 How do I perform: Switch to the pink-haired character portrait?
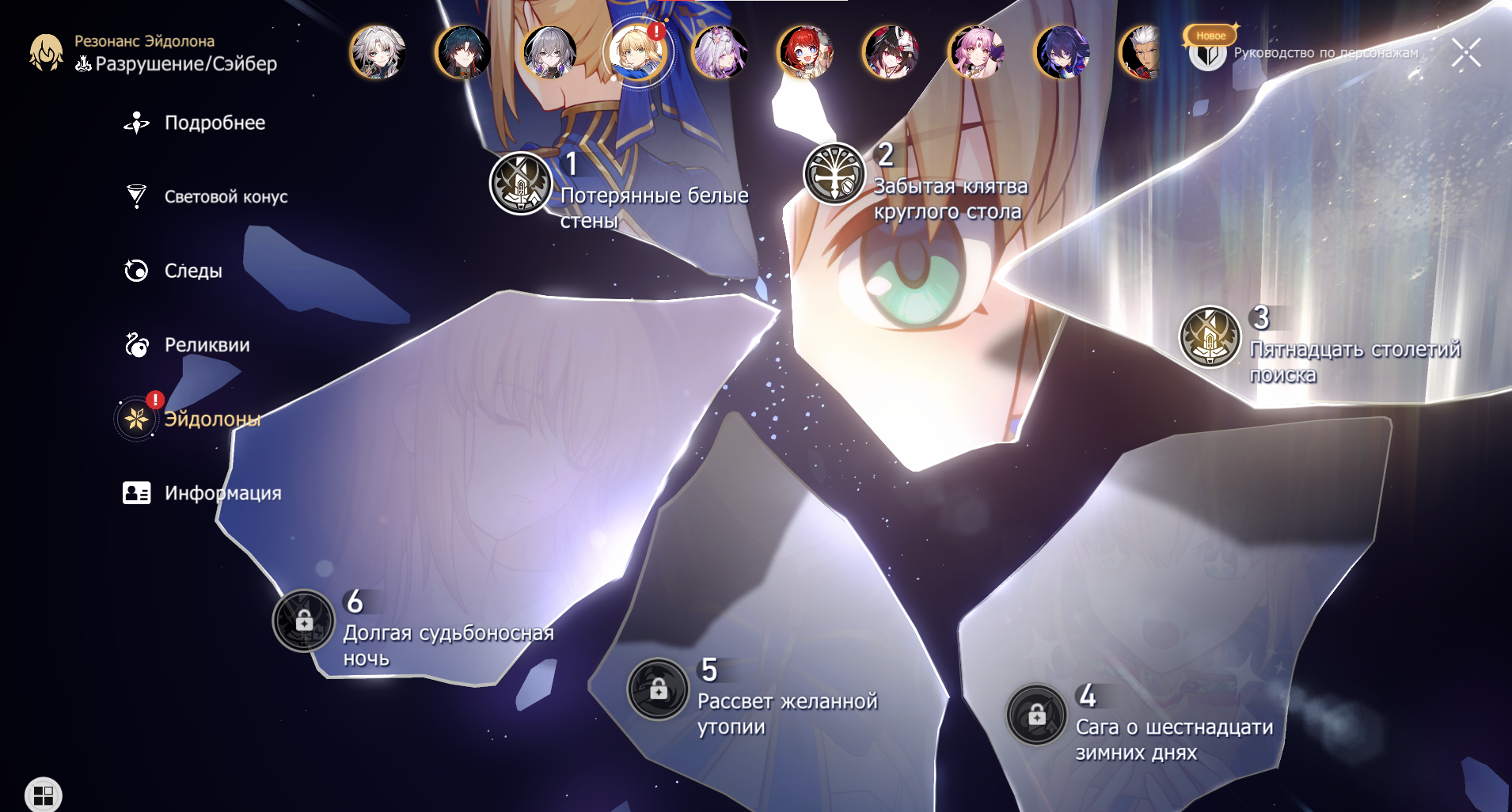pos(976,53)
